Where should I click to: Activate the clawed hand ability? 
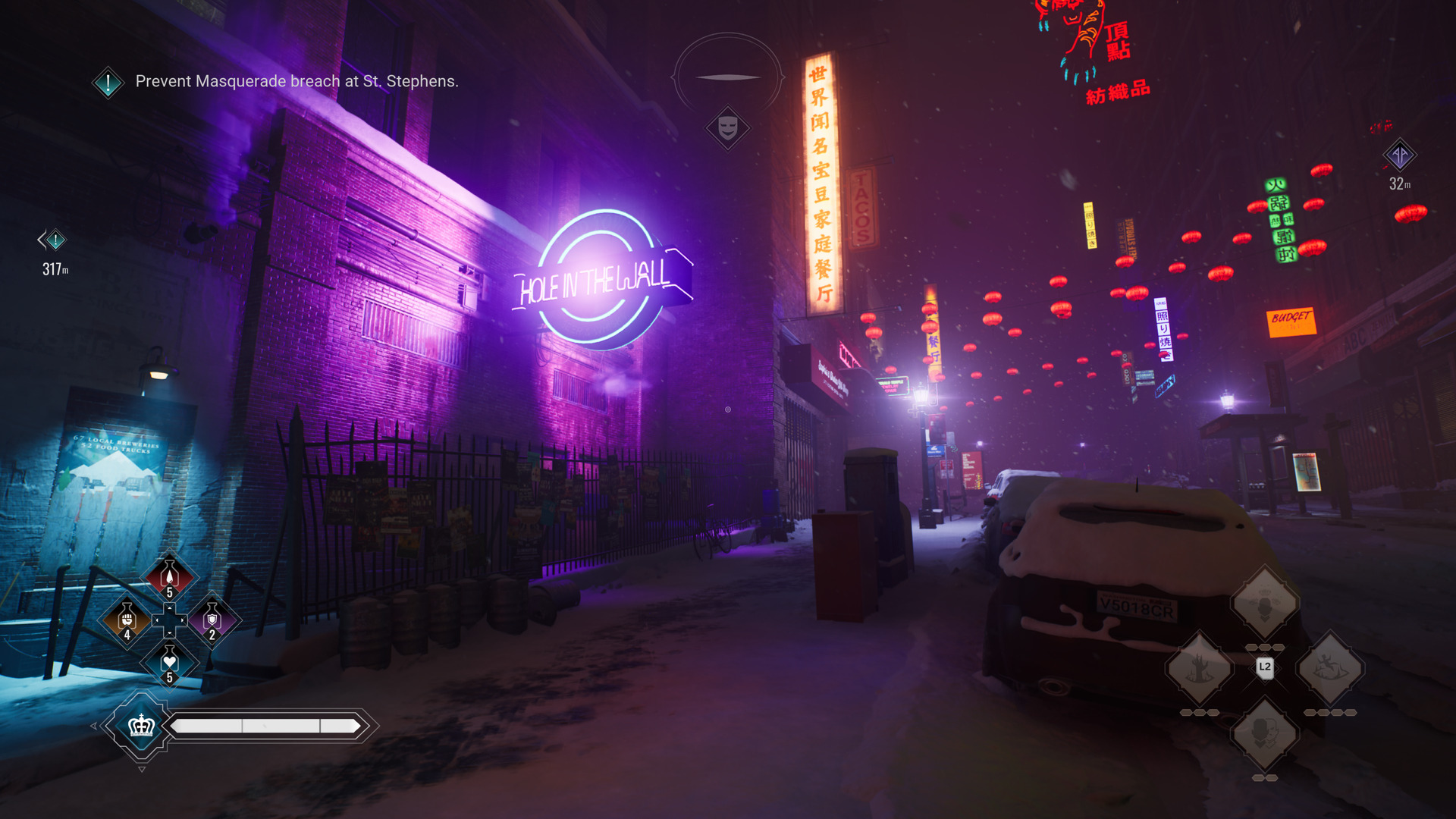coord(1199,668)
